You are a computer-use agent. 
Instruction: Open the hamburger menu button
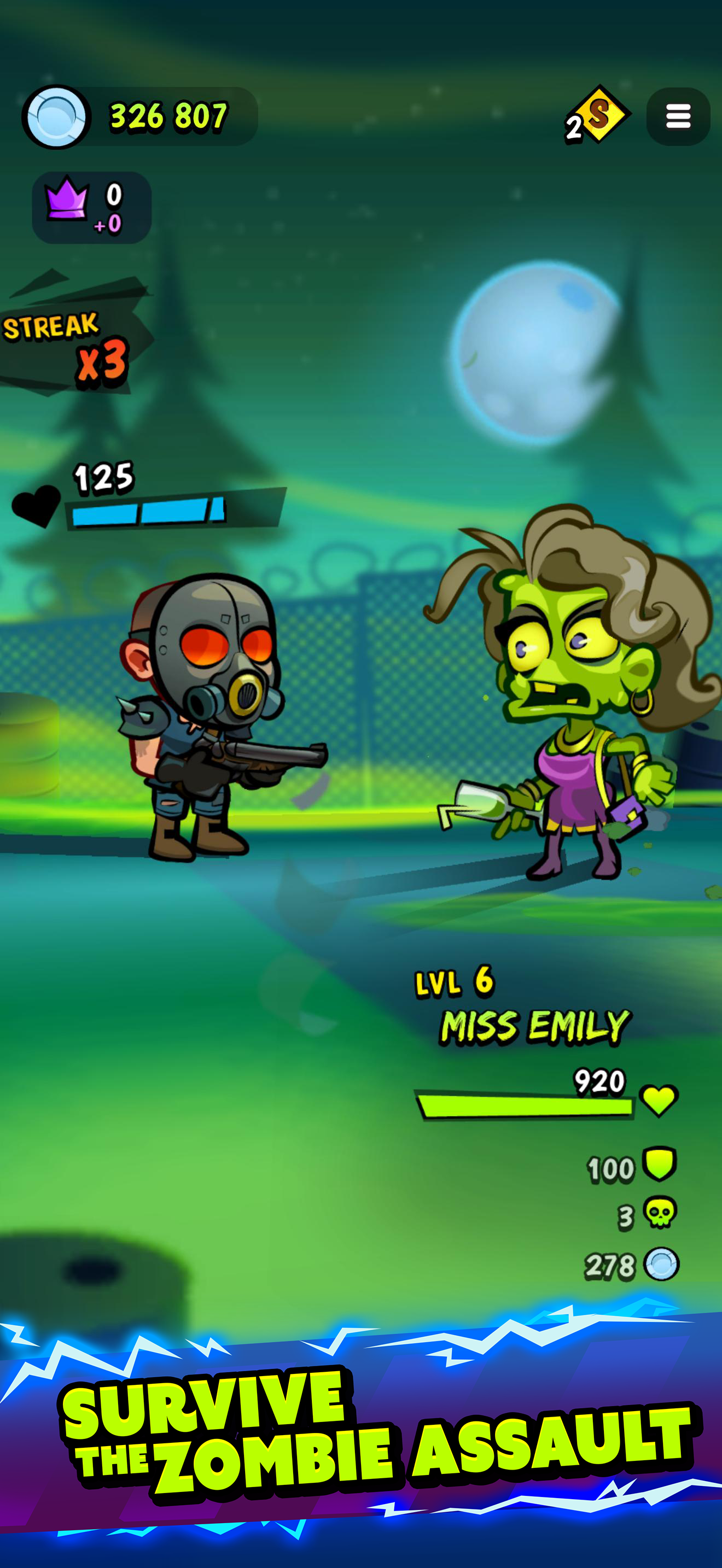tap(678, 116)
